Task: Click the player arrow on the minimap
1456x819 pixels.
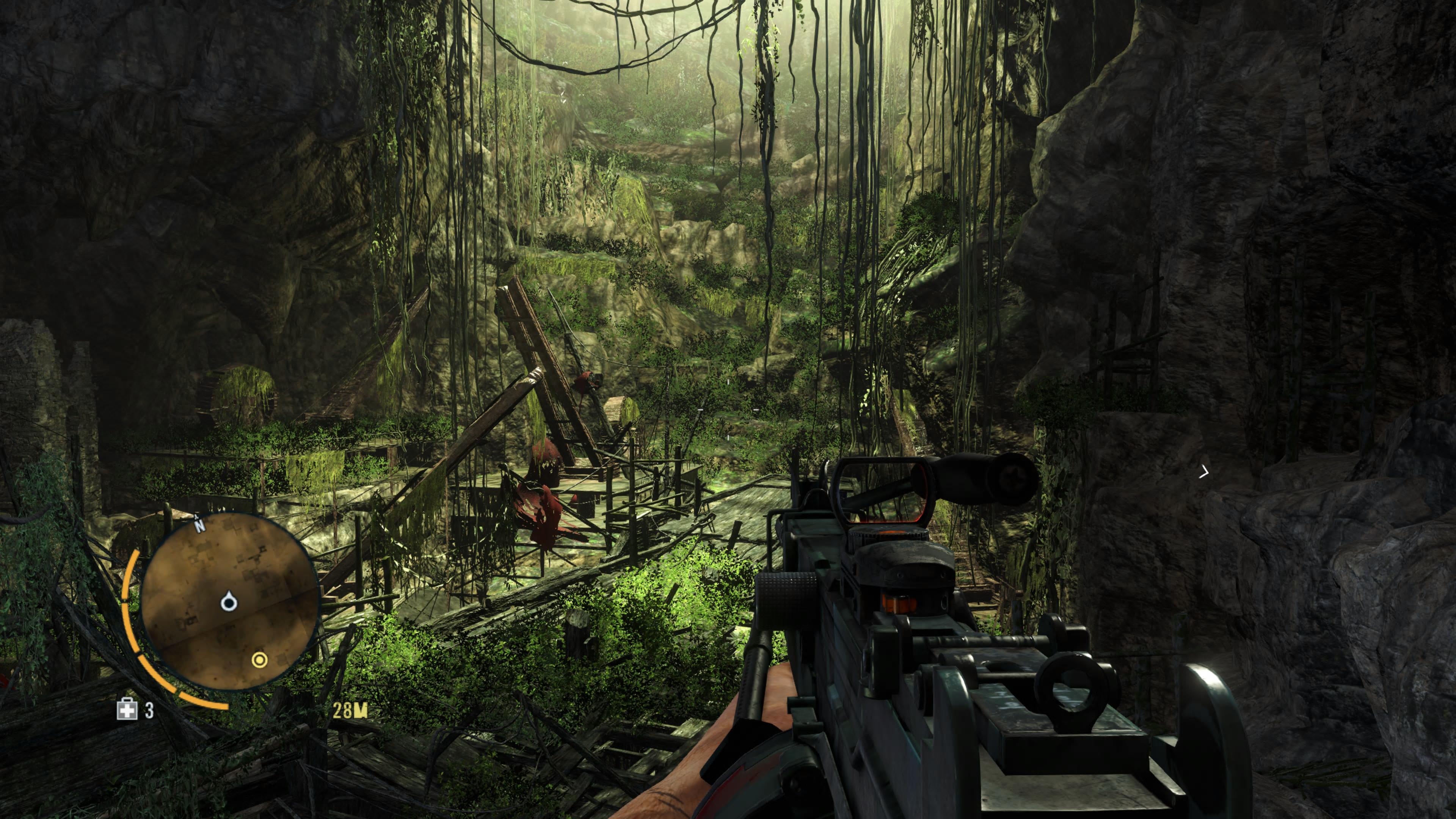Action: [228, 602]
